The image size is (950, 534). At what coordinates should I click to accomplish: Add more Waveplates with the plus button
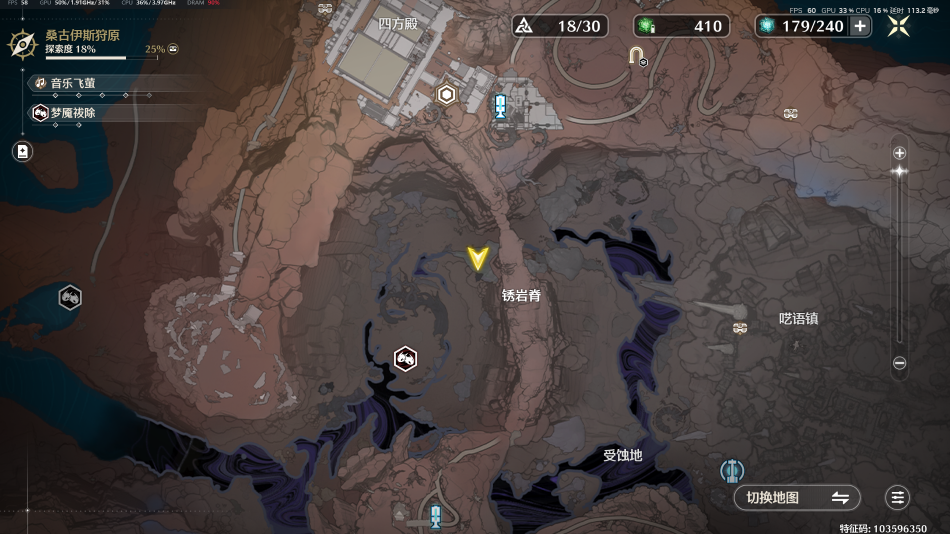pos(860,26)
